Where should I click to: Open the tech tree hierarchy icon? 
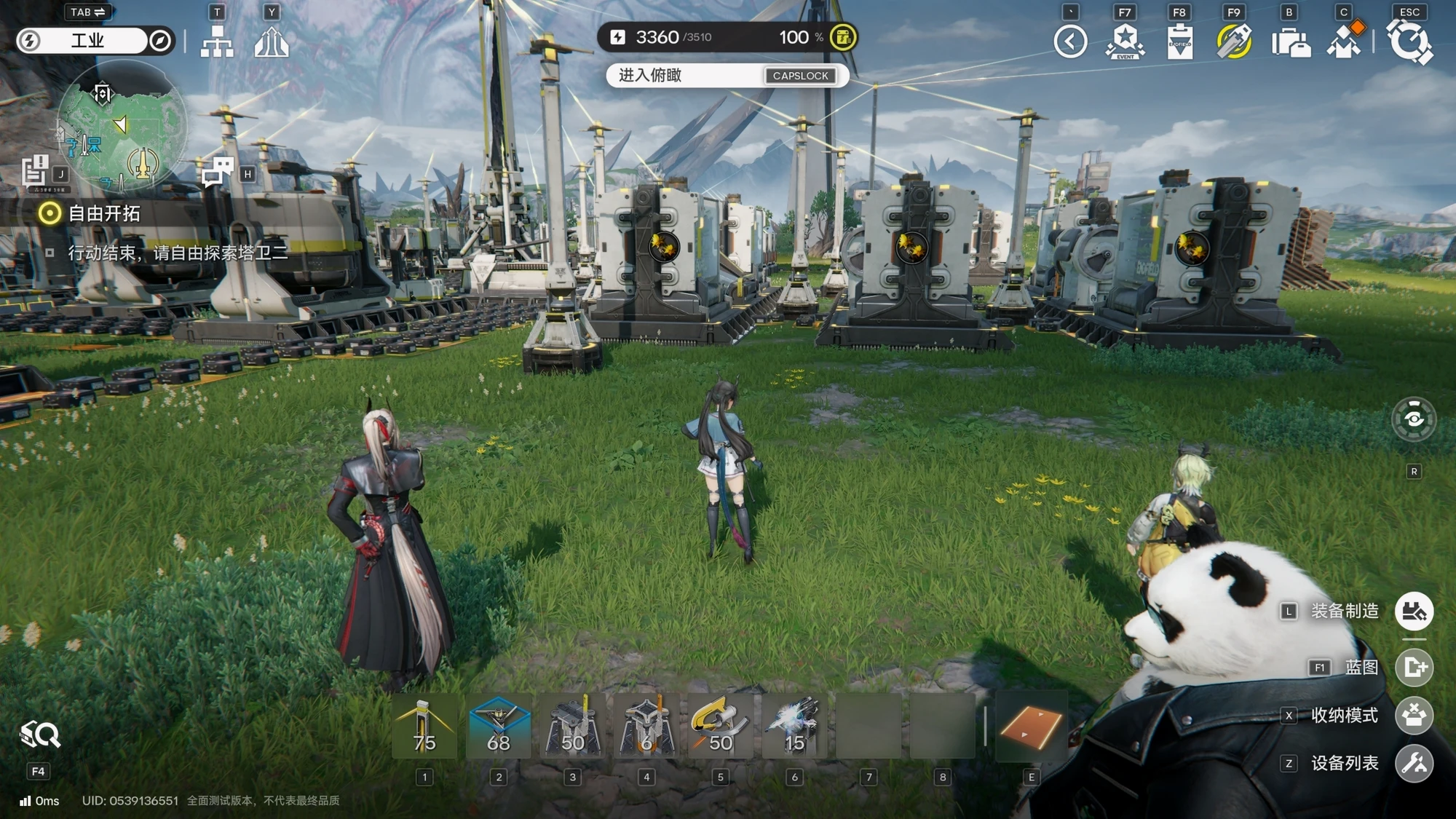(217, 41)
